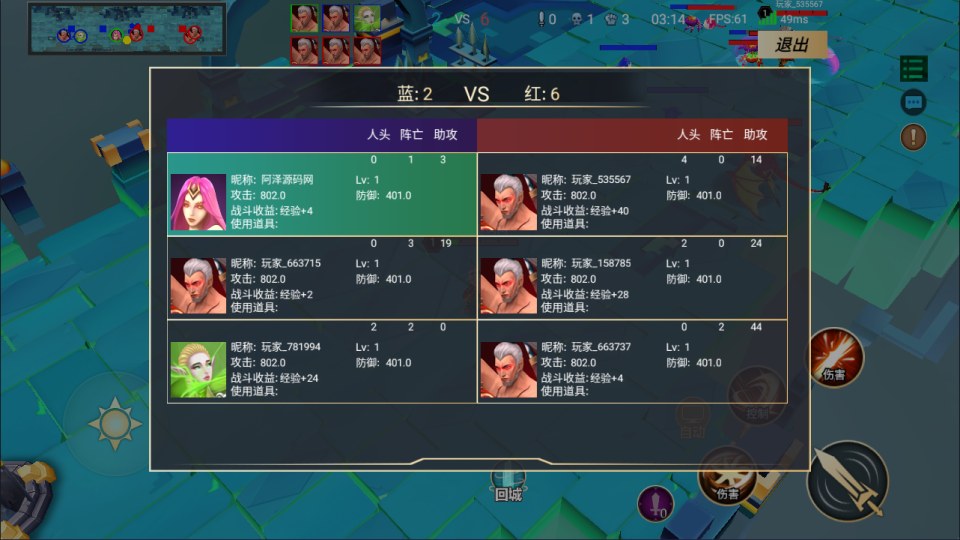
Task: Tap the sun-shaped movement joystick
Action: coord(114,423)
